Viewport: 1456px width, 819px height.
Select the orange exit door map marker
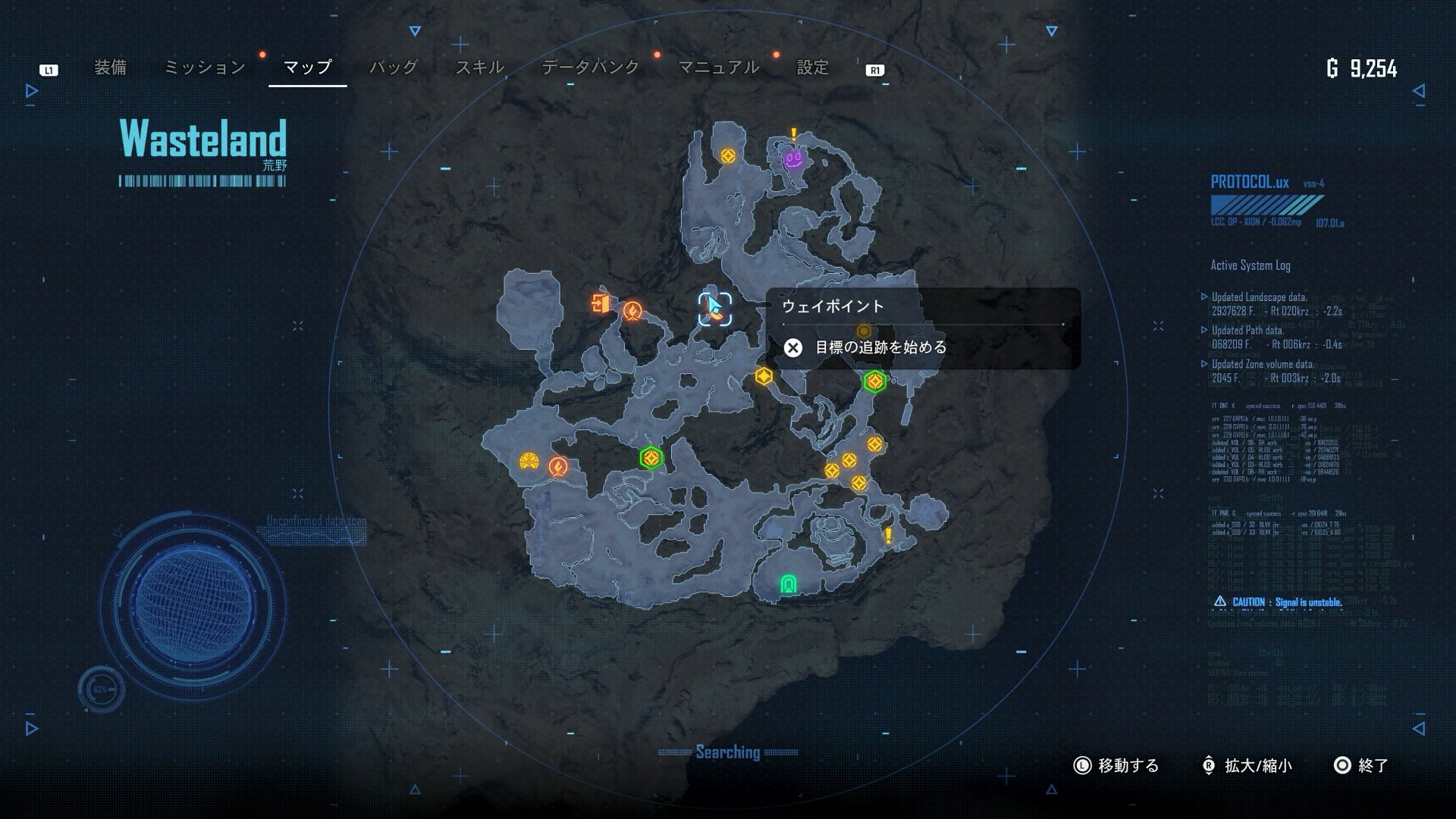[x=601, y=303]
